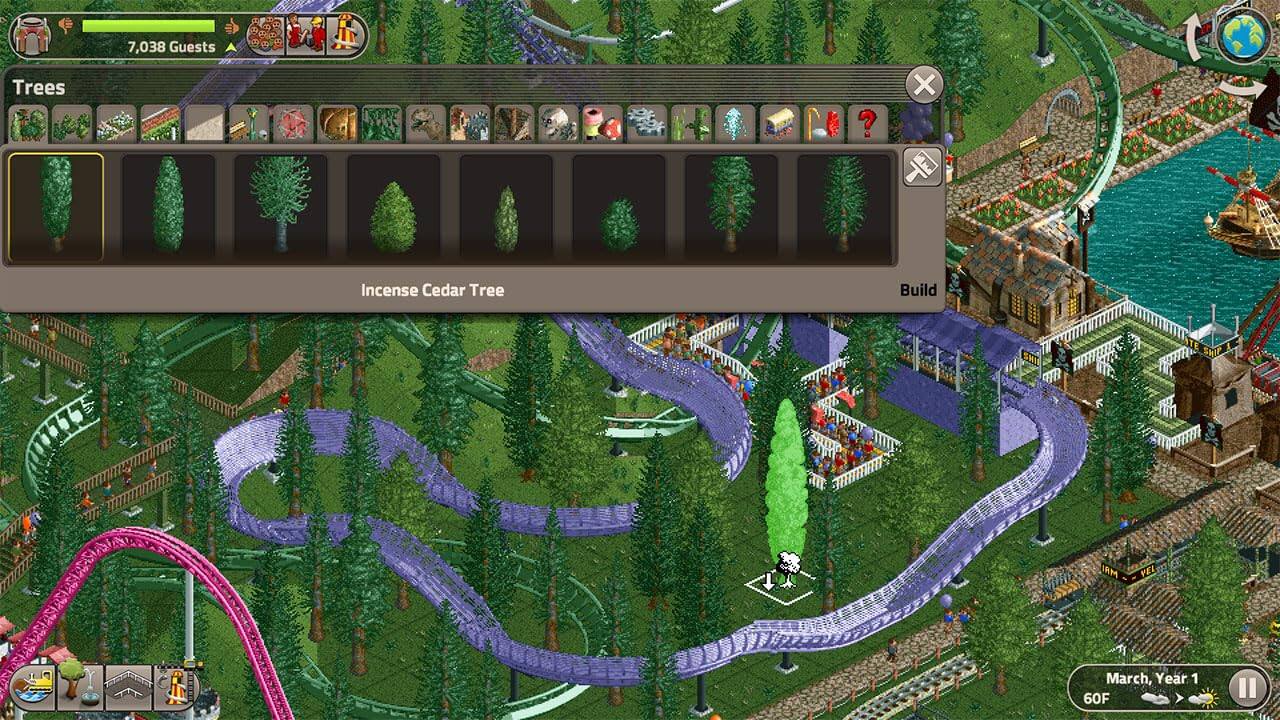Switch to the question mark scenery tab

point(869,122)
